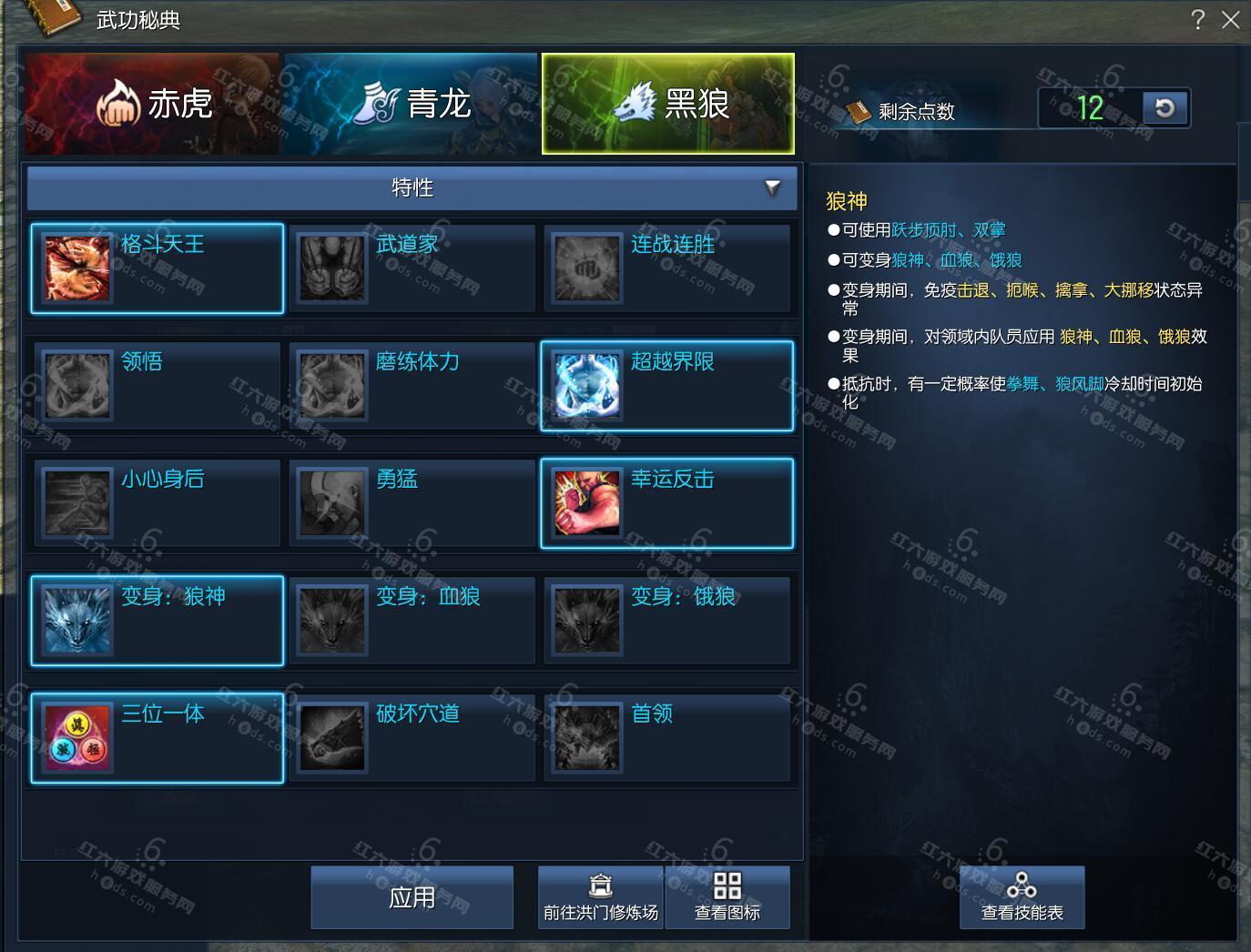
Task: Switch to the 赤虎 tab
Action: point(153,104)
